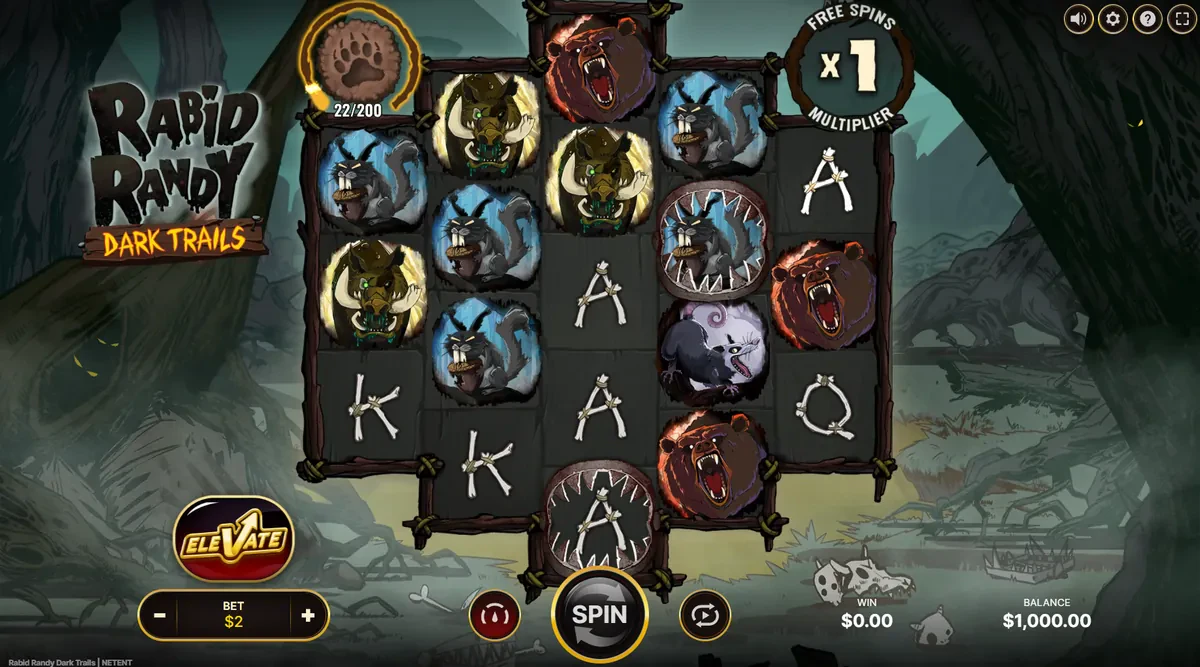Viewport: 1200px width, 667px height.
Task: Decrease the bet amount
Action: 160,615
